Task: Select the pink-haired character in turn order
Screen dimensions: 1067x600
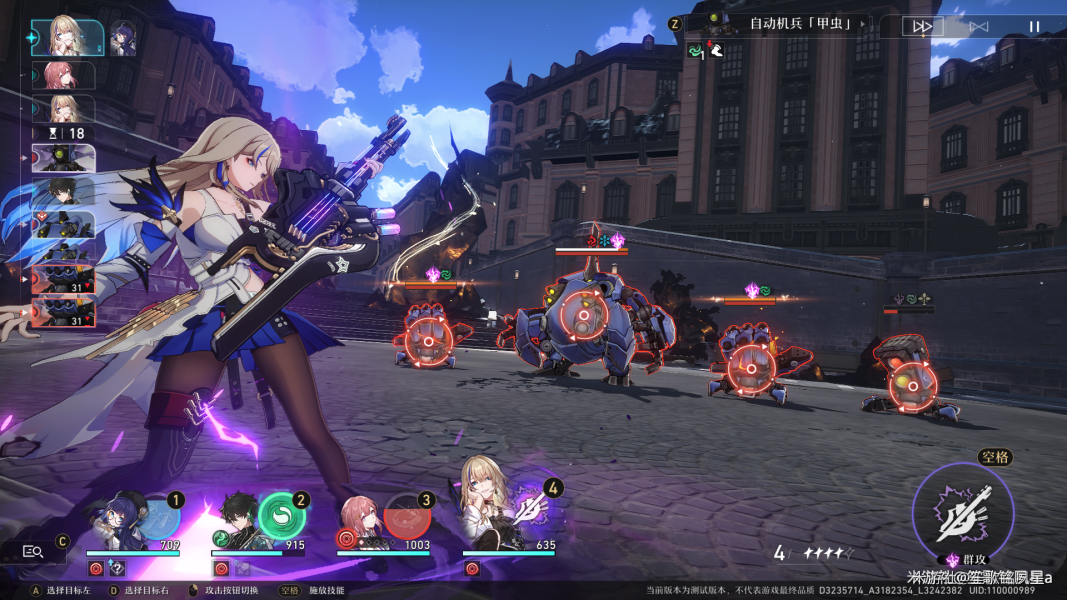Action: point(64,75)
